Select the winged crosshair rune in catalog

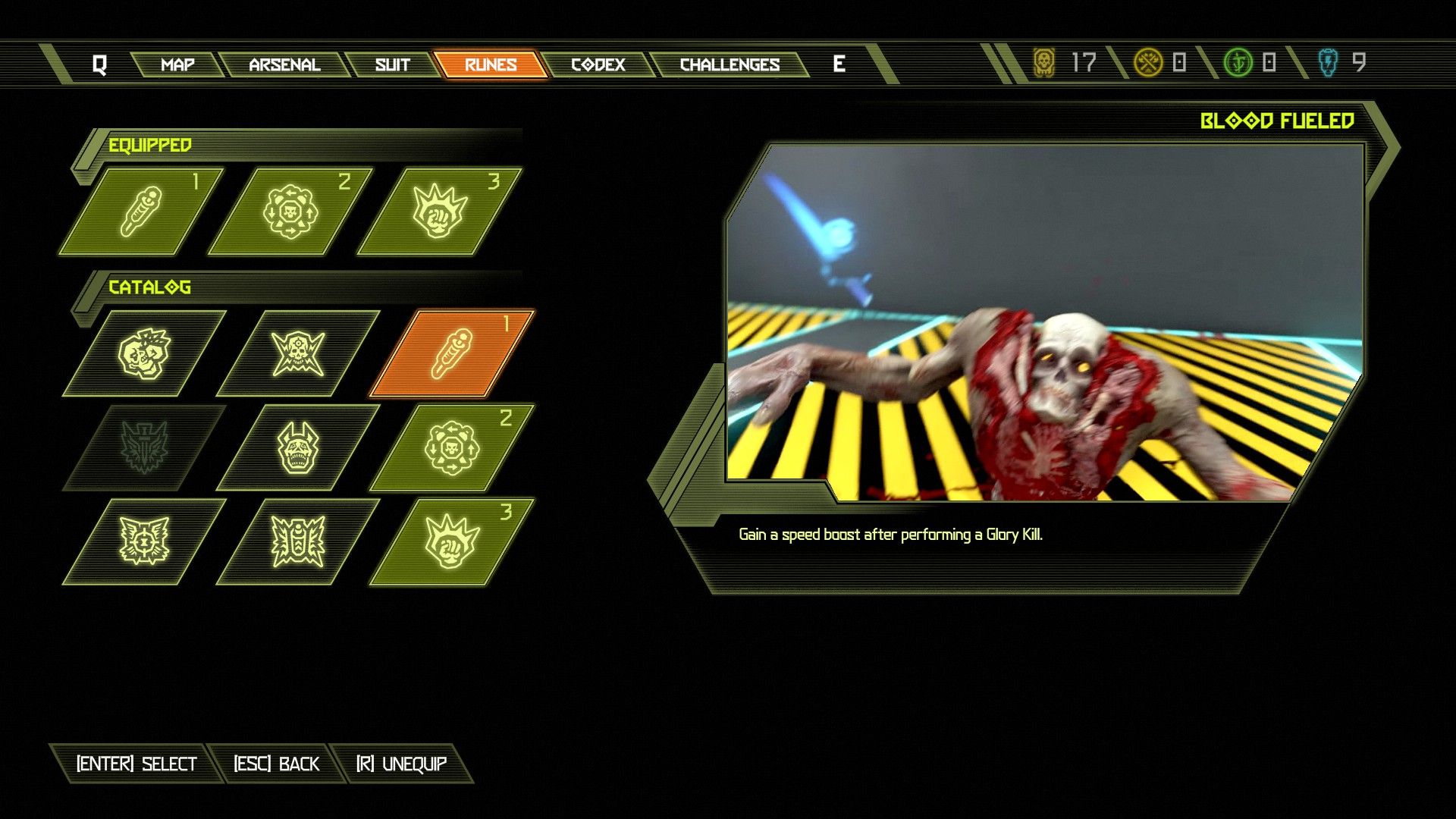tap(144, 541)
